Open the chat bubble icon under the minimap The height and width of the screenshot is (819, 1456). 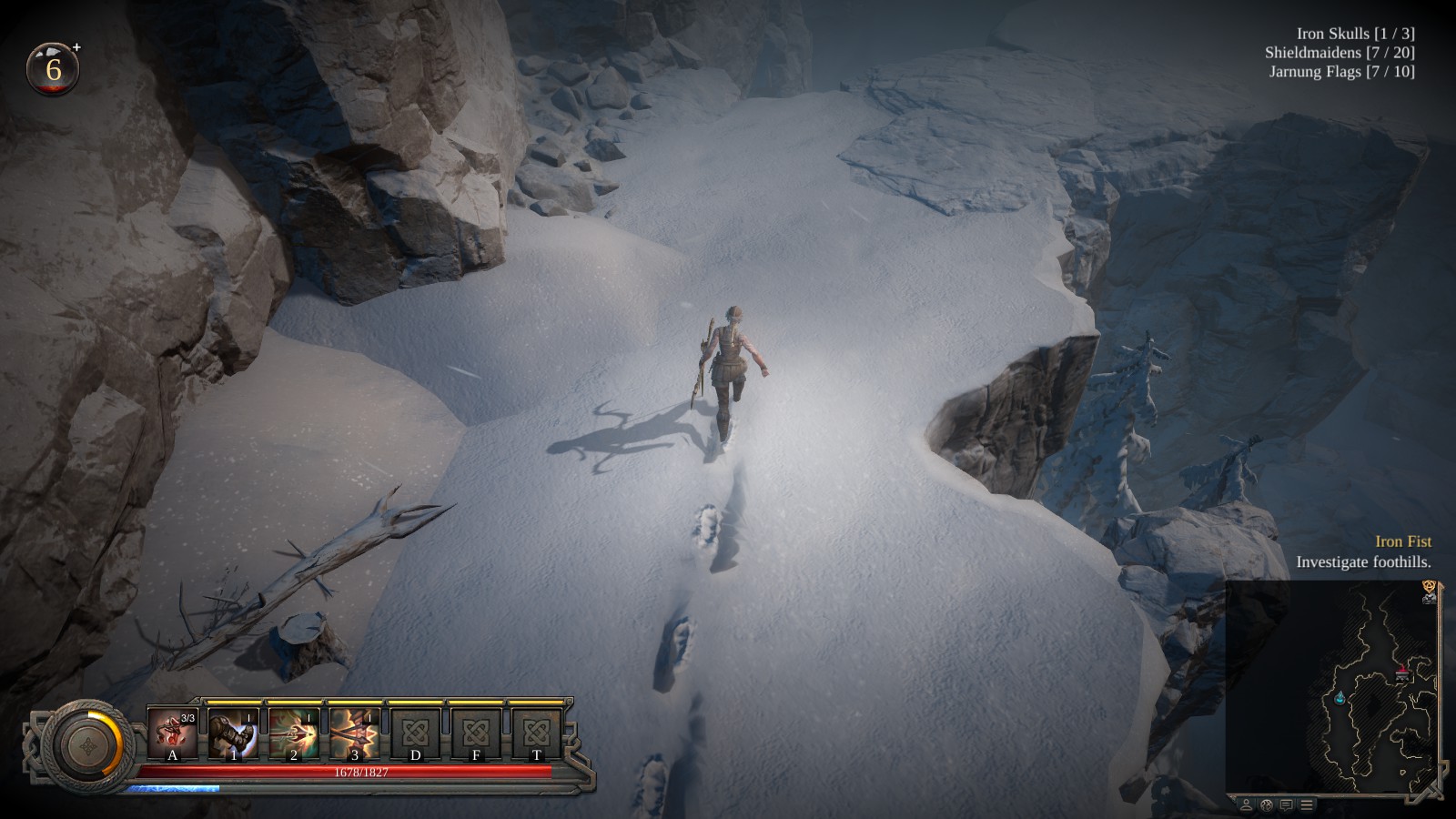(x=1286, y=805)
